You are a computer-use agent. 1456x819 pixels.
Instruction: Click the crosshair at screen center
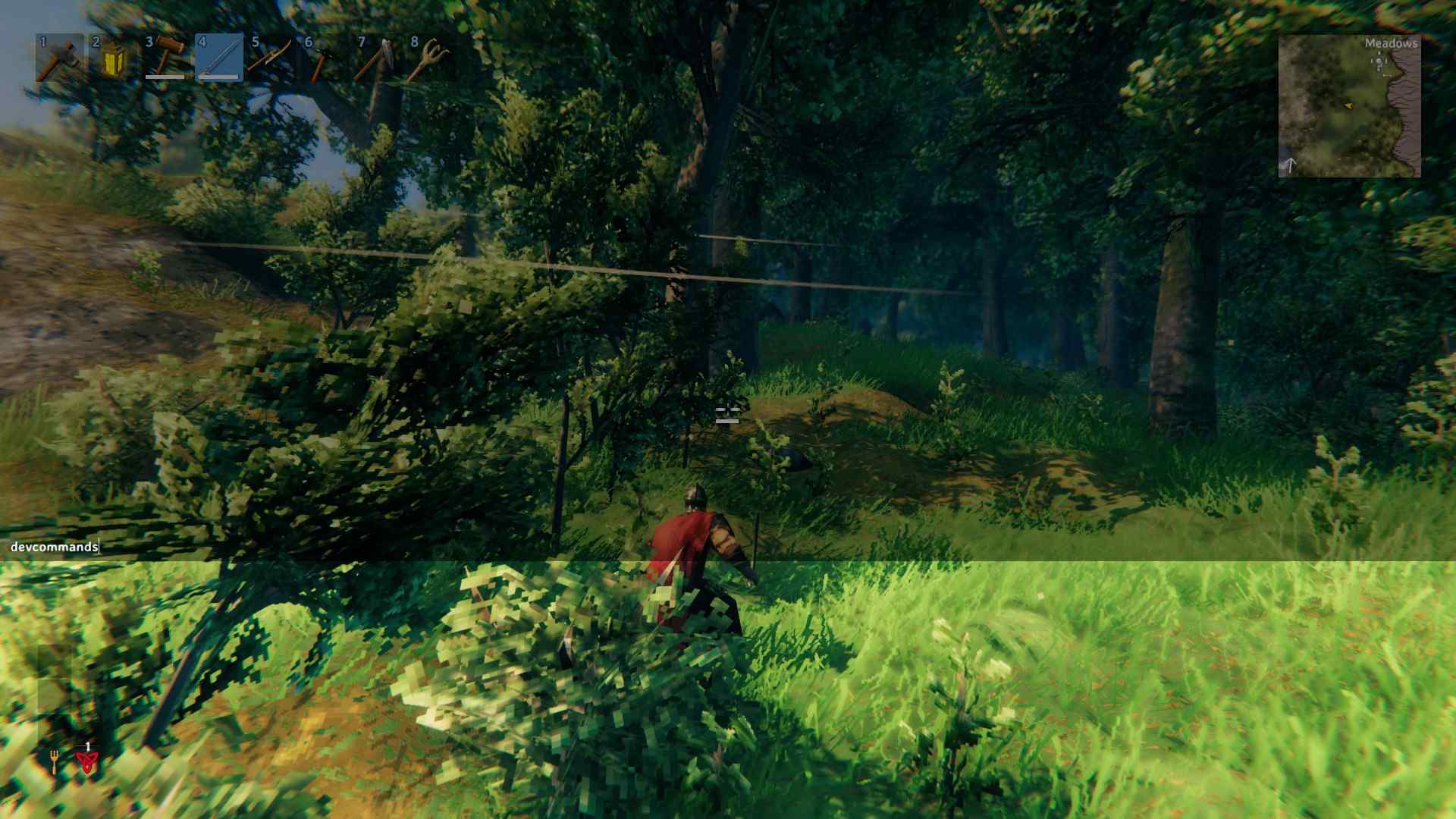coord(728,416)
